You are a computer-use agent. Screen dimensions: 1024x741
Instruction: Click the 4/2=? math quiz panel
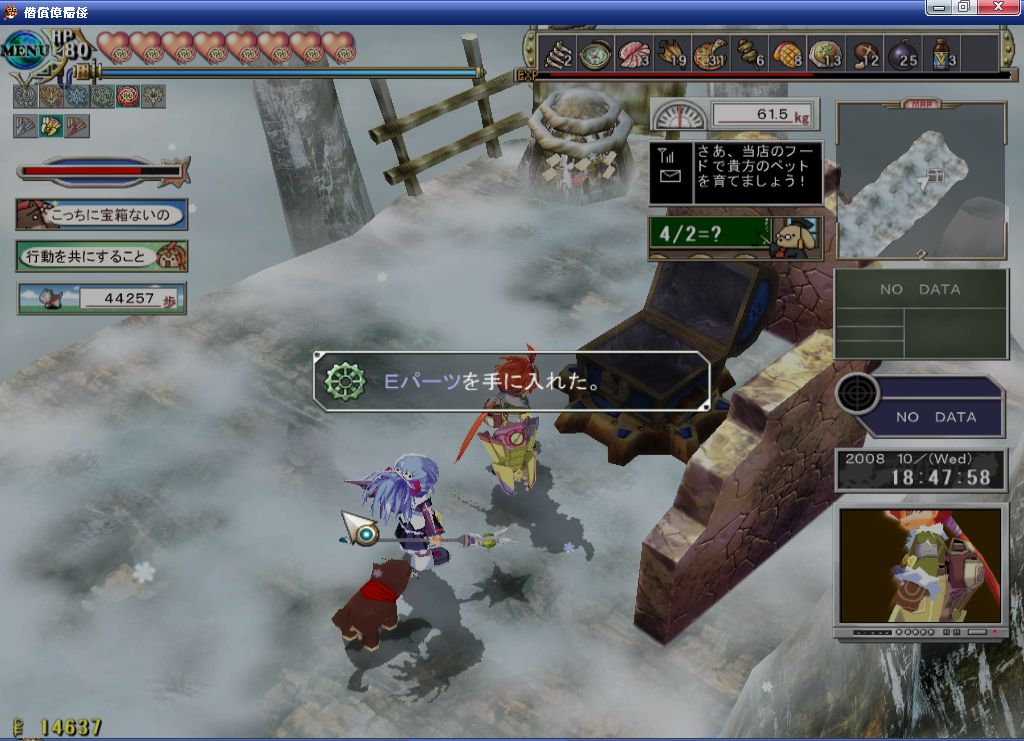[x=735, y=238]
